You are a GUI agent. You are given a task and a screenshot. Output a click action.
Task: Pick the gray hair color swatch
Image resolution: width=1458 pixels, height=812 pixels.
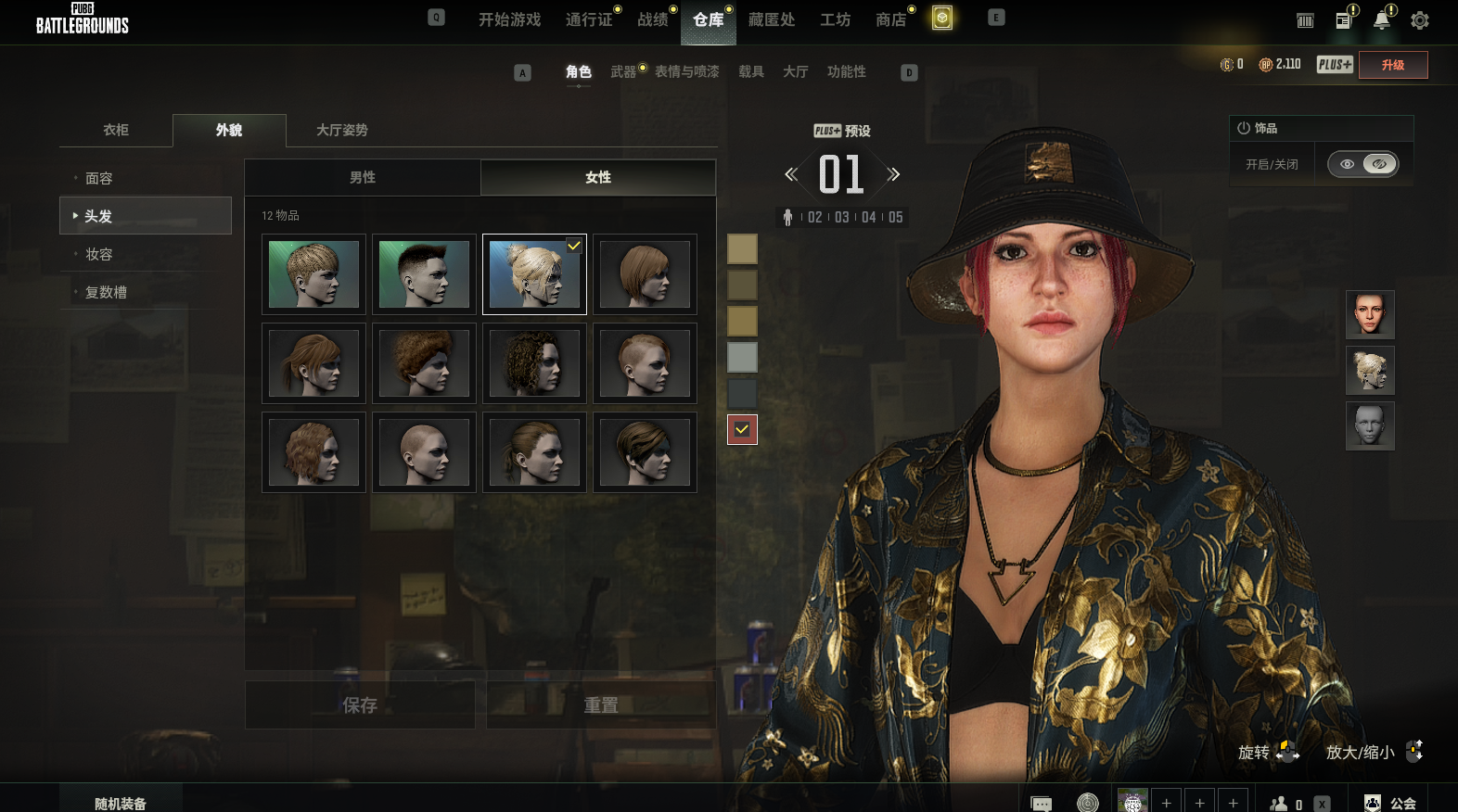click(742, 357)
